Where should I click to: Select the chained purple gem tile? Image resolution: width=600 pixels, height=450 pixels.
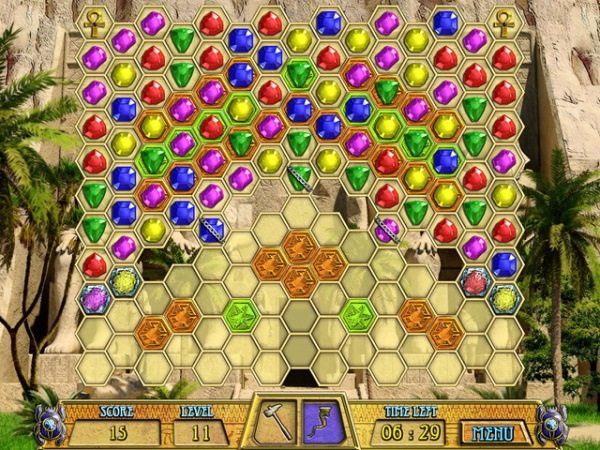tap(387, 230)
